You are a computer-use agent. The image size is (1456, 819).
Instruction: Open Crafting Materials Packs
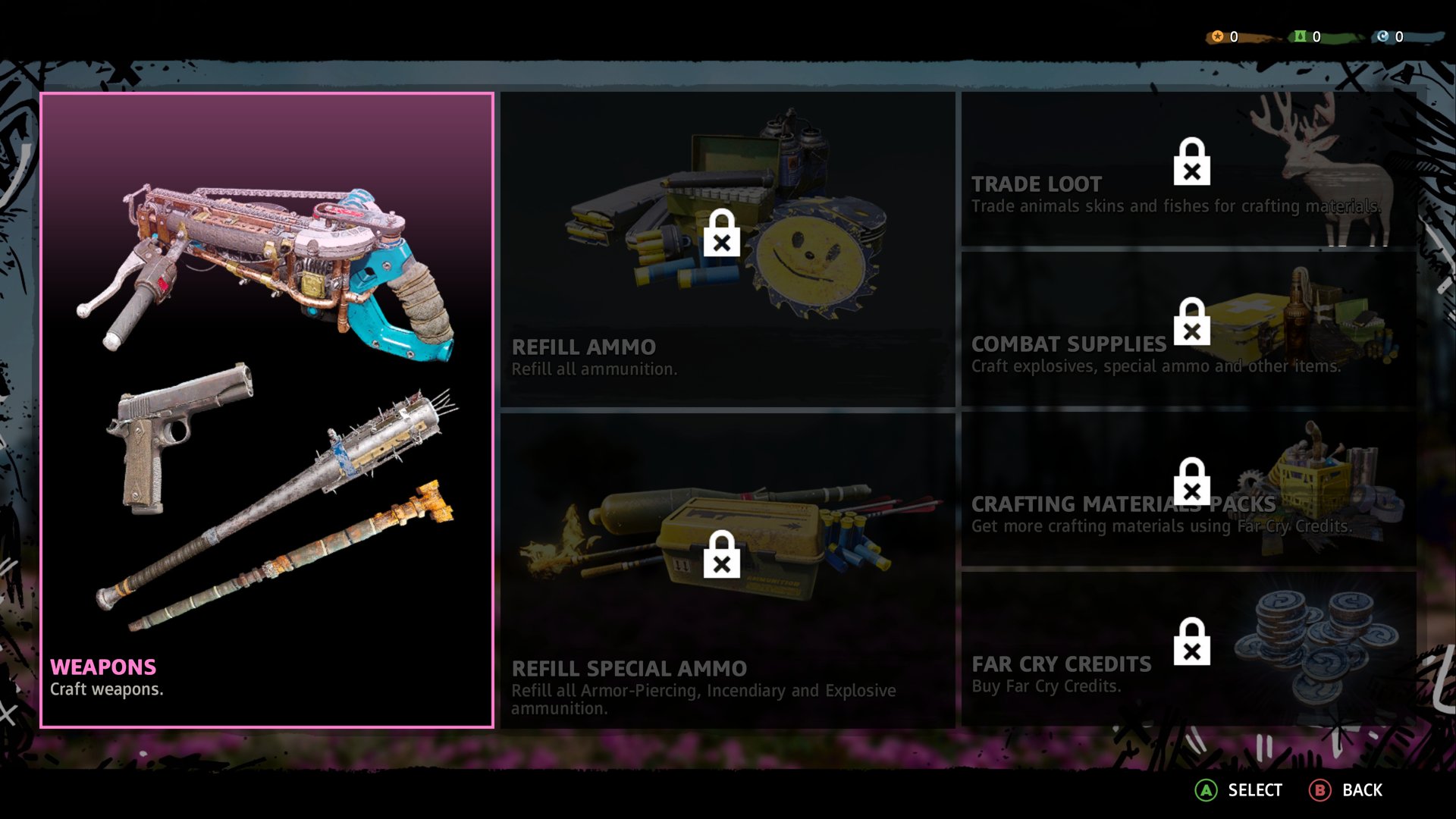[1188, 490]
